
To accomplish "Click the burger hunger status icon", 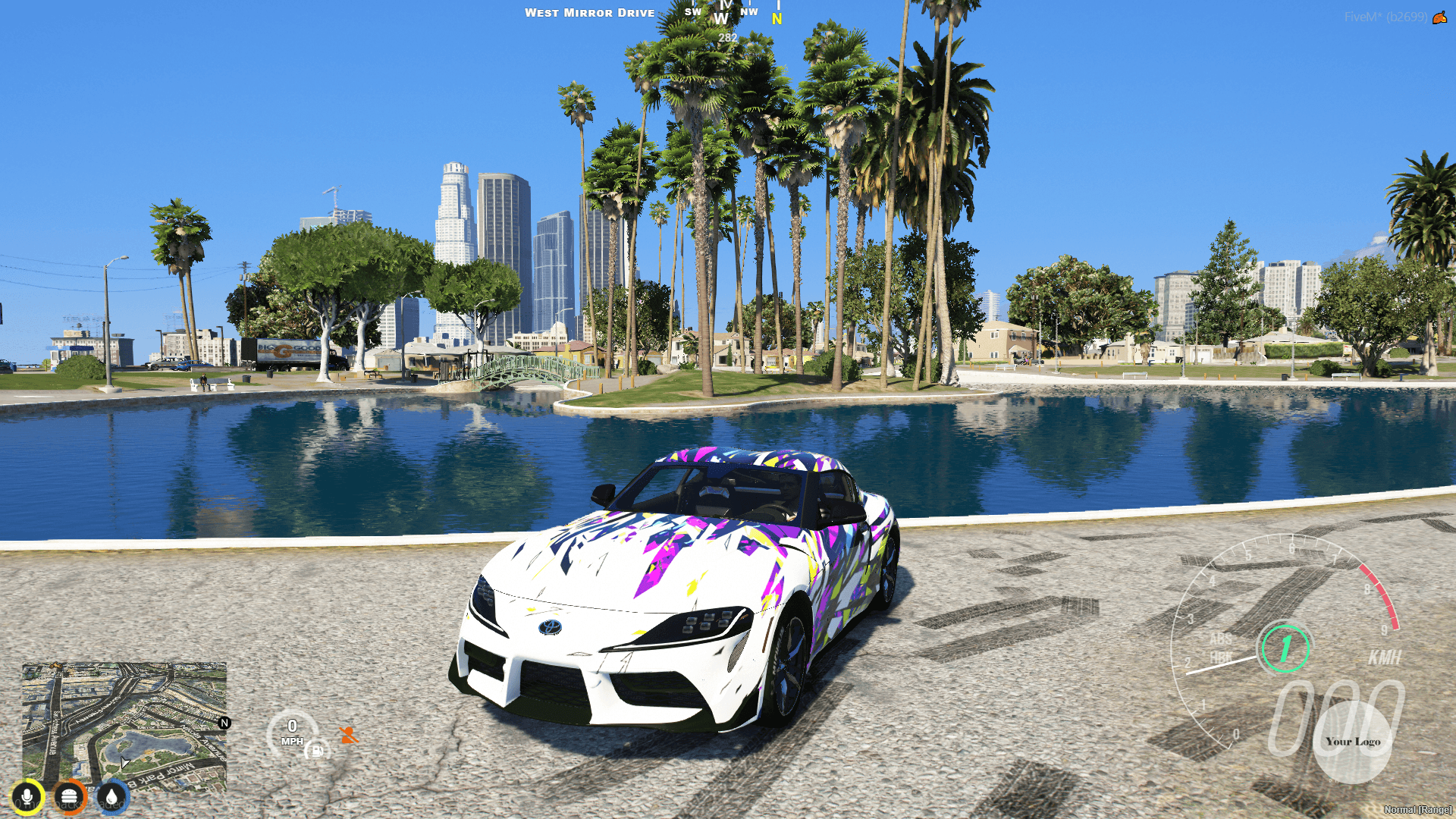I will click(x=69, y=796).
